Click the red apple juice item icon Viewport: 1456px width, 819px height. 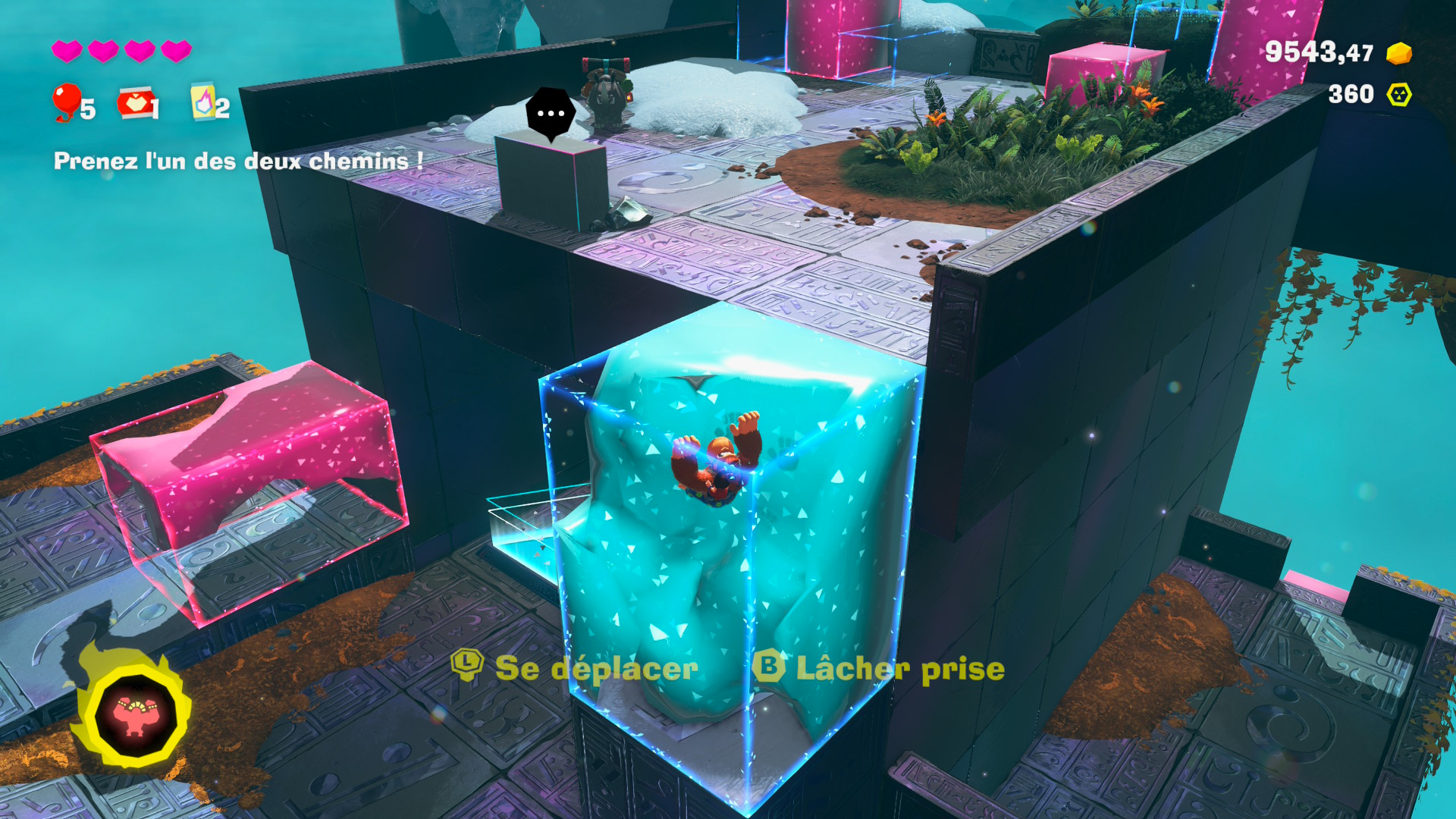click(x=134, y=103)
